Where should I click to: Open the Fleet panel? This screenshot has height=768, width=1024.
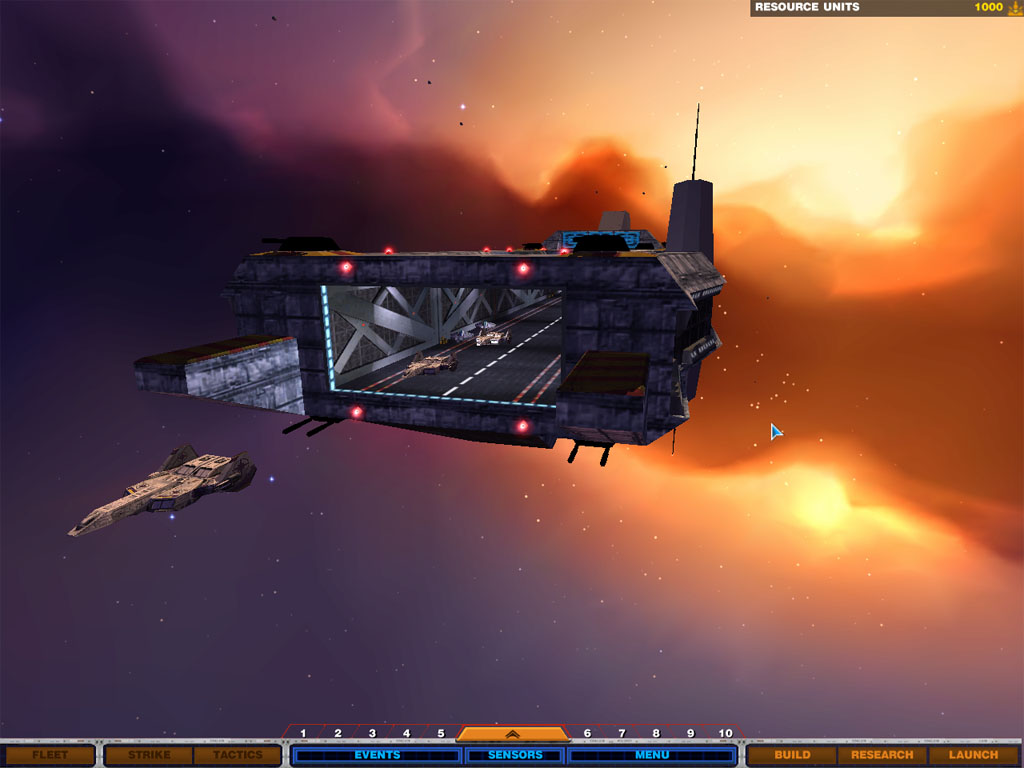[x=49, y=755]
